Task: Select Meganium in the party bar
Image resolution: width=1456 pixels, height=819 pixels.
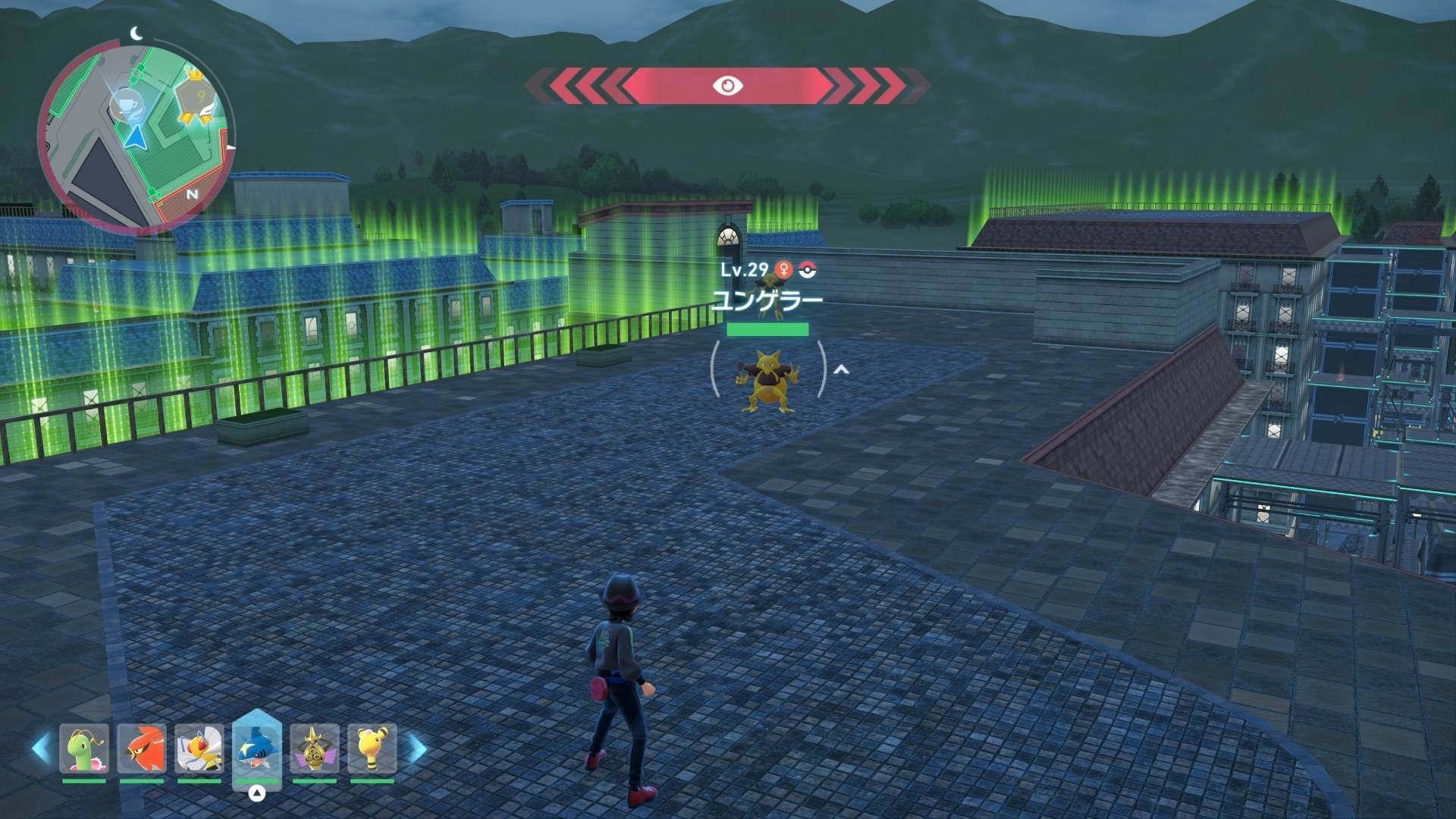Action: pos(84,749)
